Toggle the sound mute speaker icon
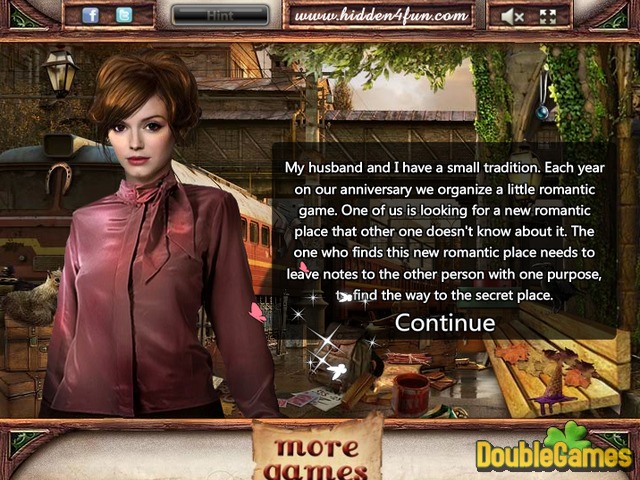This screenshot has width=640, height=480. (x=513, y=16)
